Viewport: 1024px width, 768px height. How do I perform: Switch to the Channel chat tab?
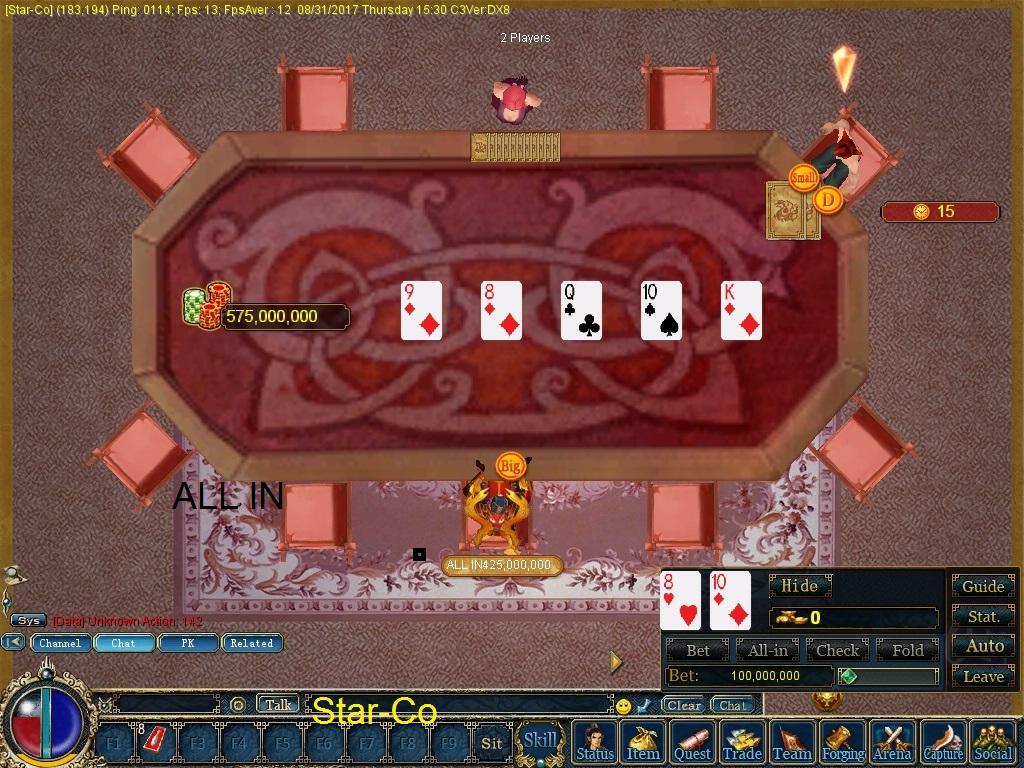(x=60, y=643)
